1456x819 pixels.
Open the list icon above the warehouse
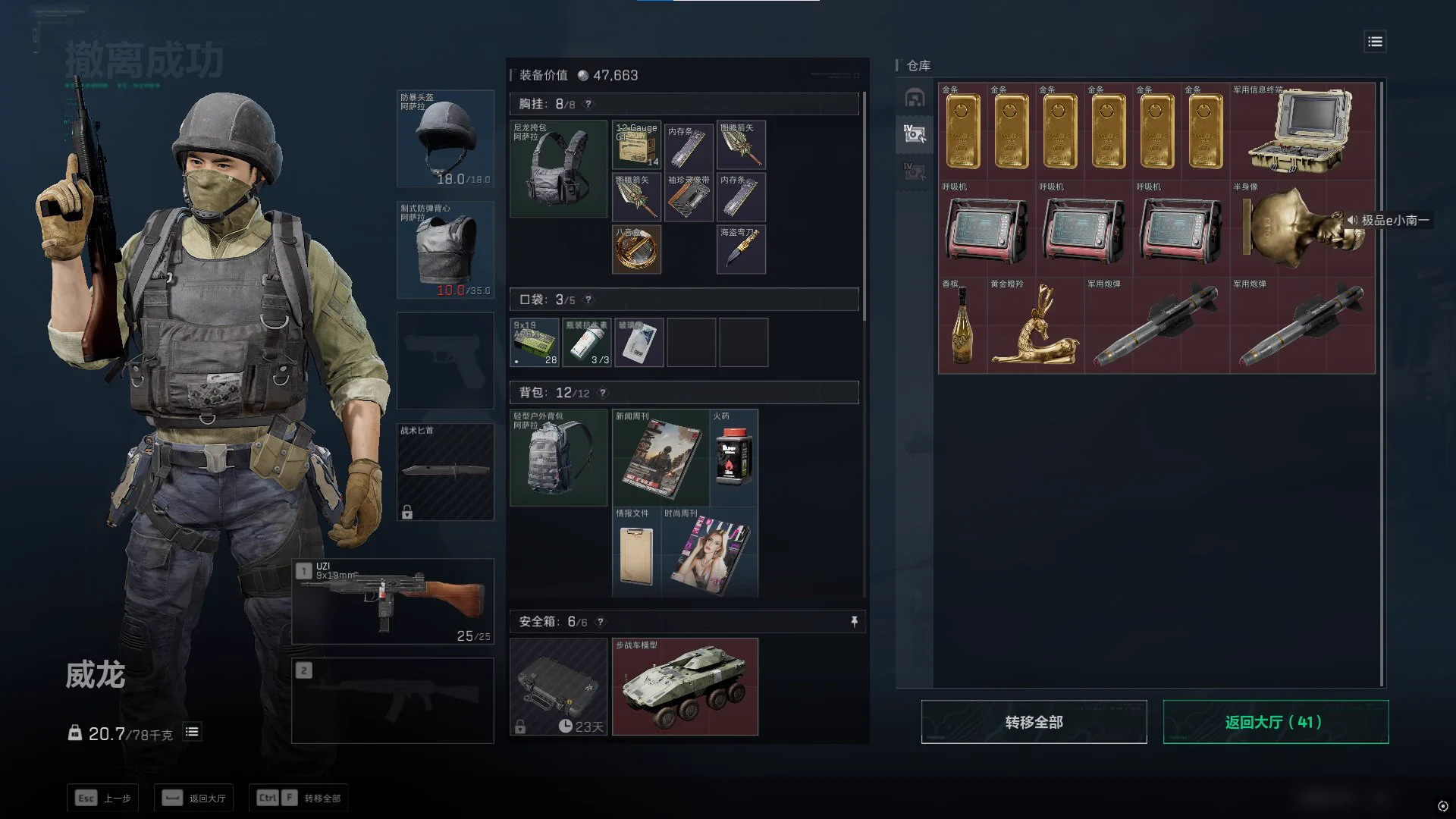[x=1375, y=42]
